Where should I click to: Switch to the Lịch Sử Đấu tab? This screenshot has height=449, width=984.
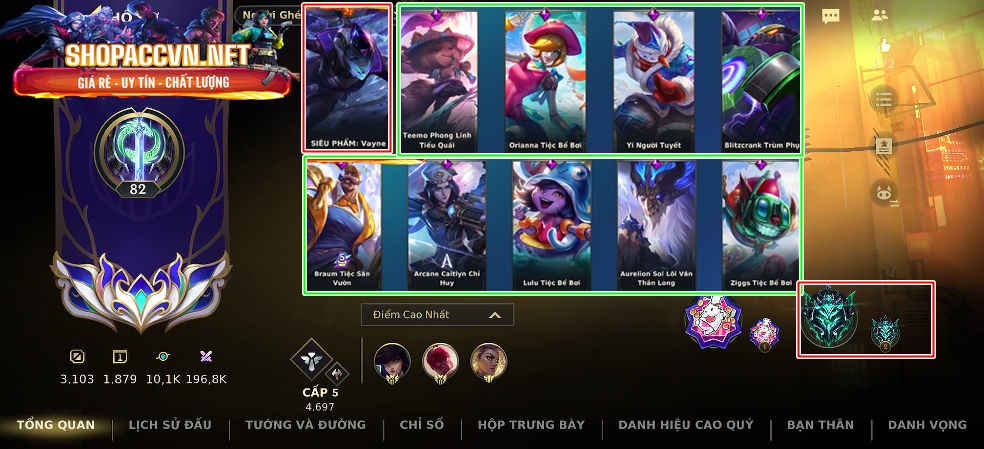[170, 425]
